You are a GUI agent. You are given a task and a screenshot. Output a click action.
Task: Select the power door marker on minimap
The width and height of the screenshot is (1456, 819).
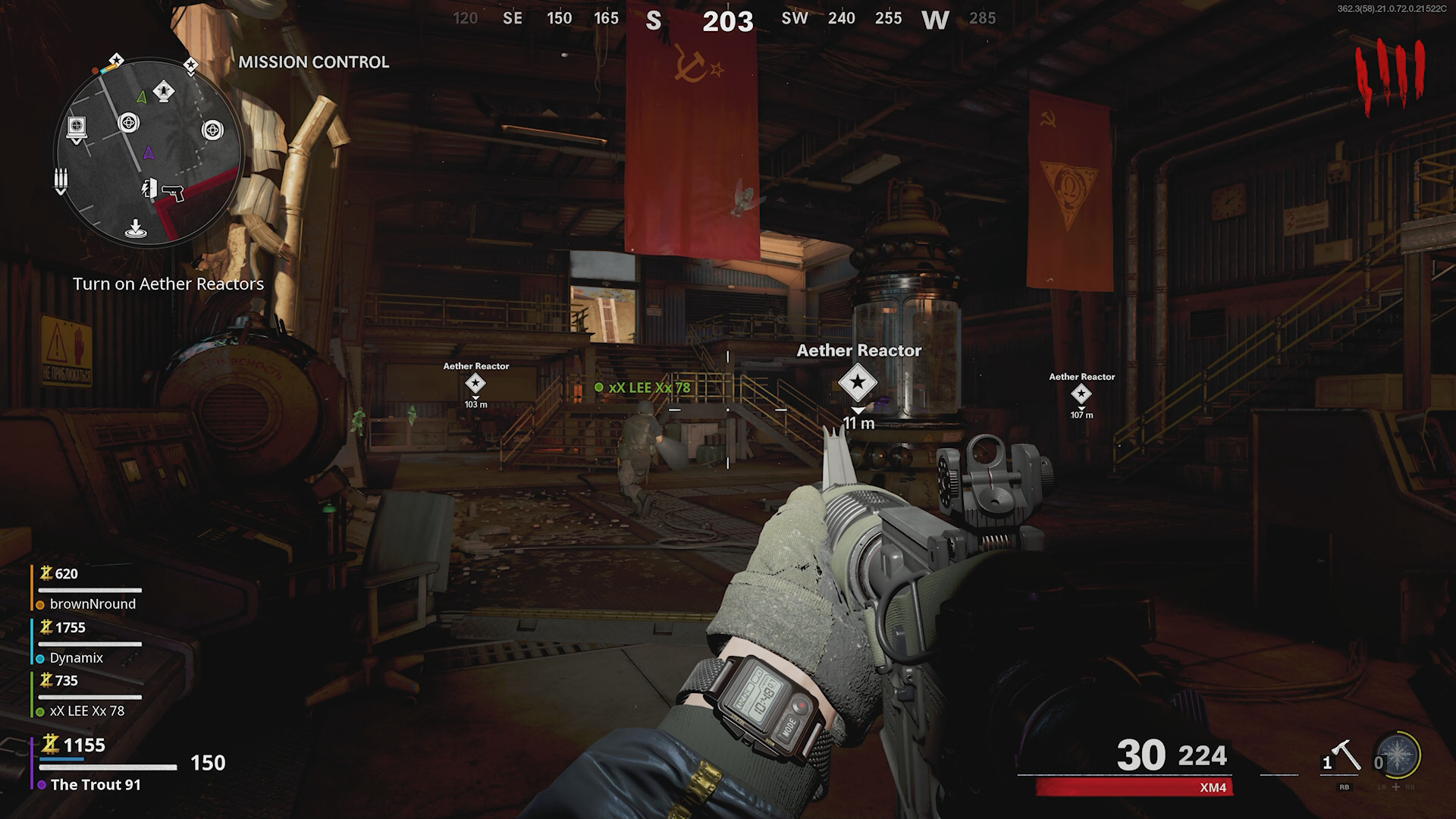(149, 188)
